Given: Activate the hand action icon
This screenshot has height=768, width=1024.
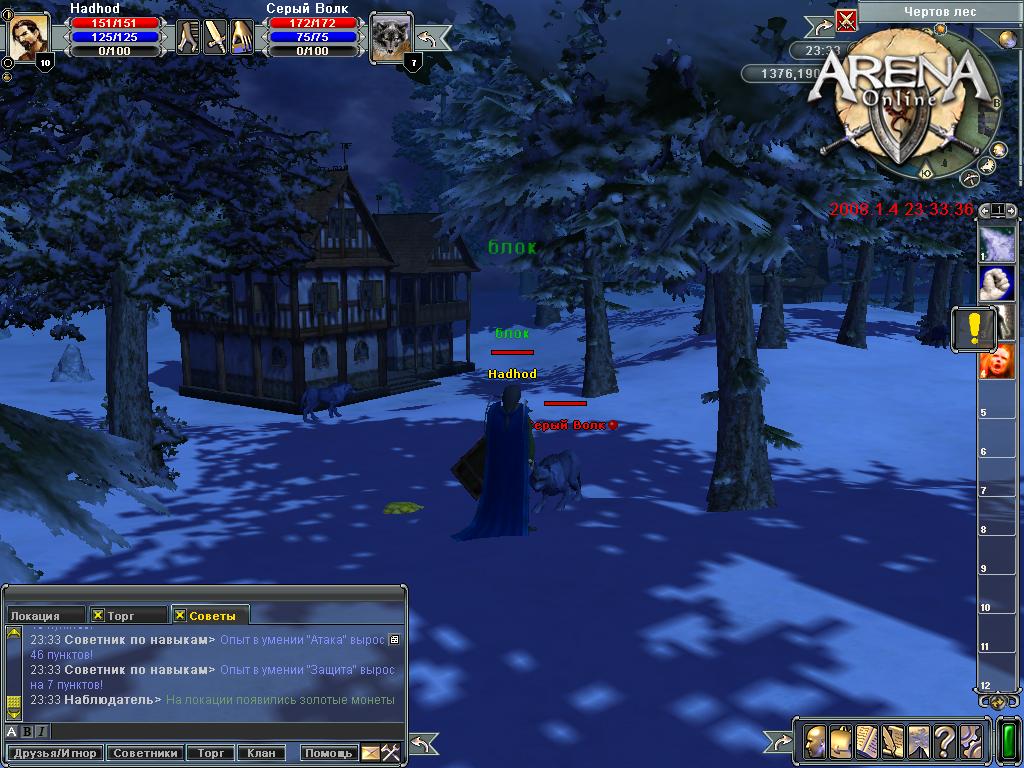Looking at the screenshot, I should click(243, 38).
